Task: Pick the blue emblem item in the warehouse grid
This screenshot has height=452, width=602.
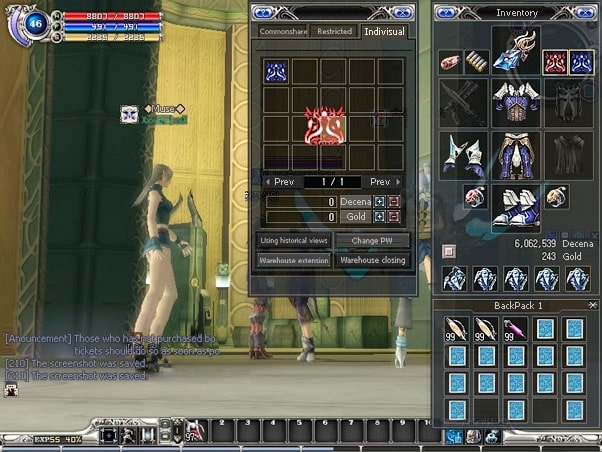Action: [276, 70]
